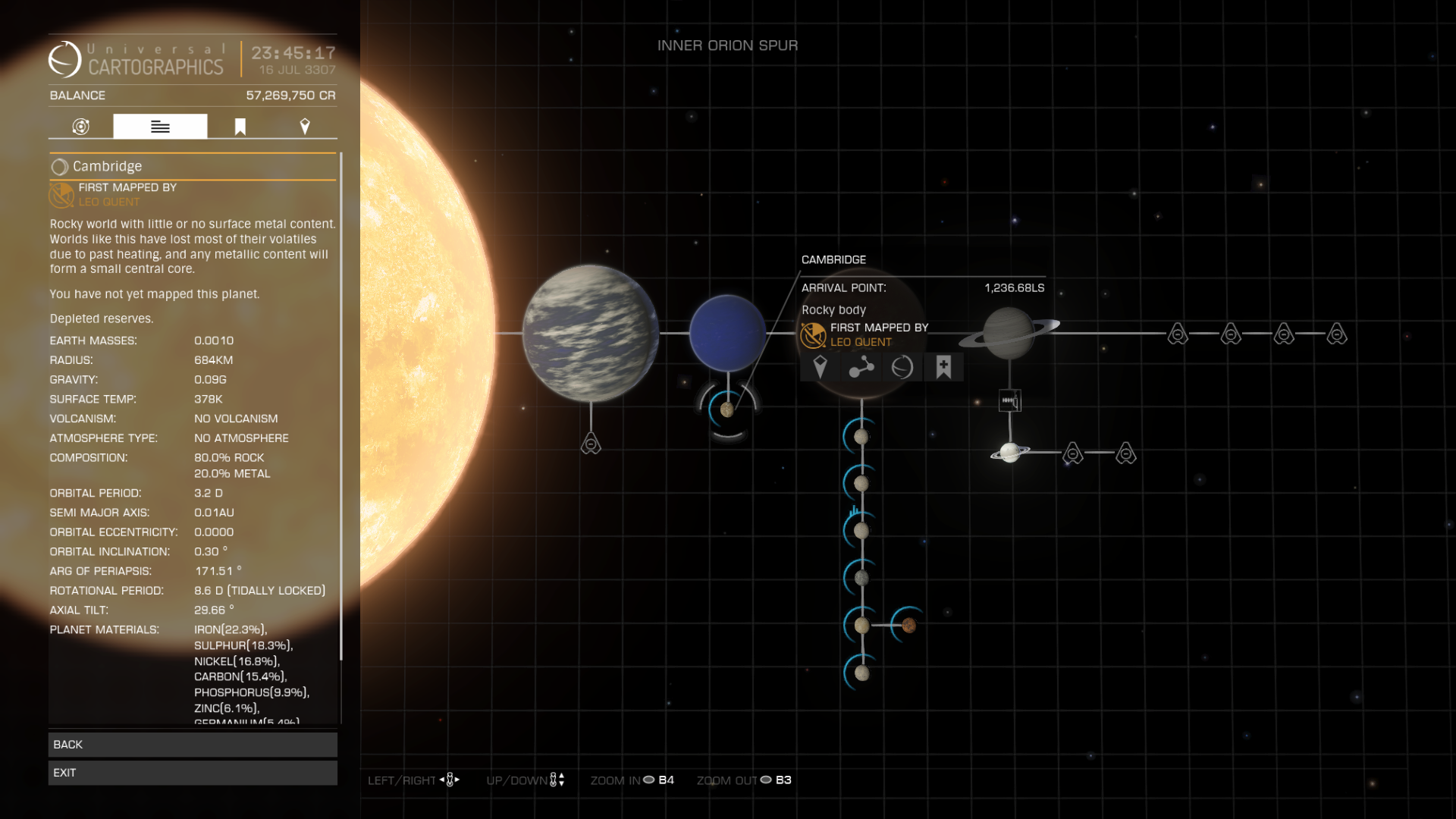
Task: Switch to the bookmarks tab
Action: pyautogui.click(x=240, y=127)
